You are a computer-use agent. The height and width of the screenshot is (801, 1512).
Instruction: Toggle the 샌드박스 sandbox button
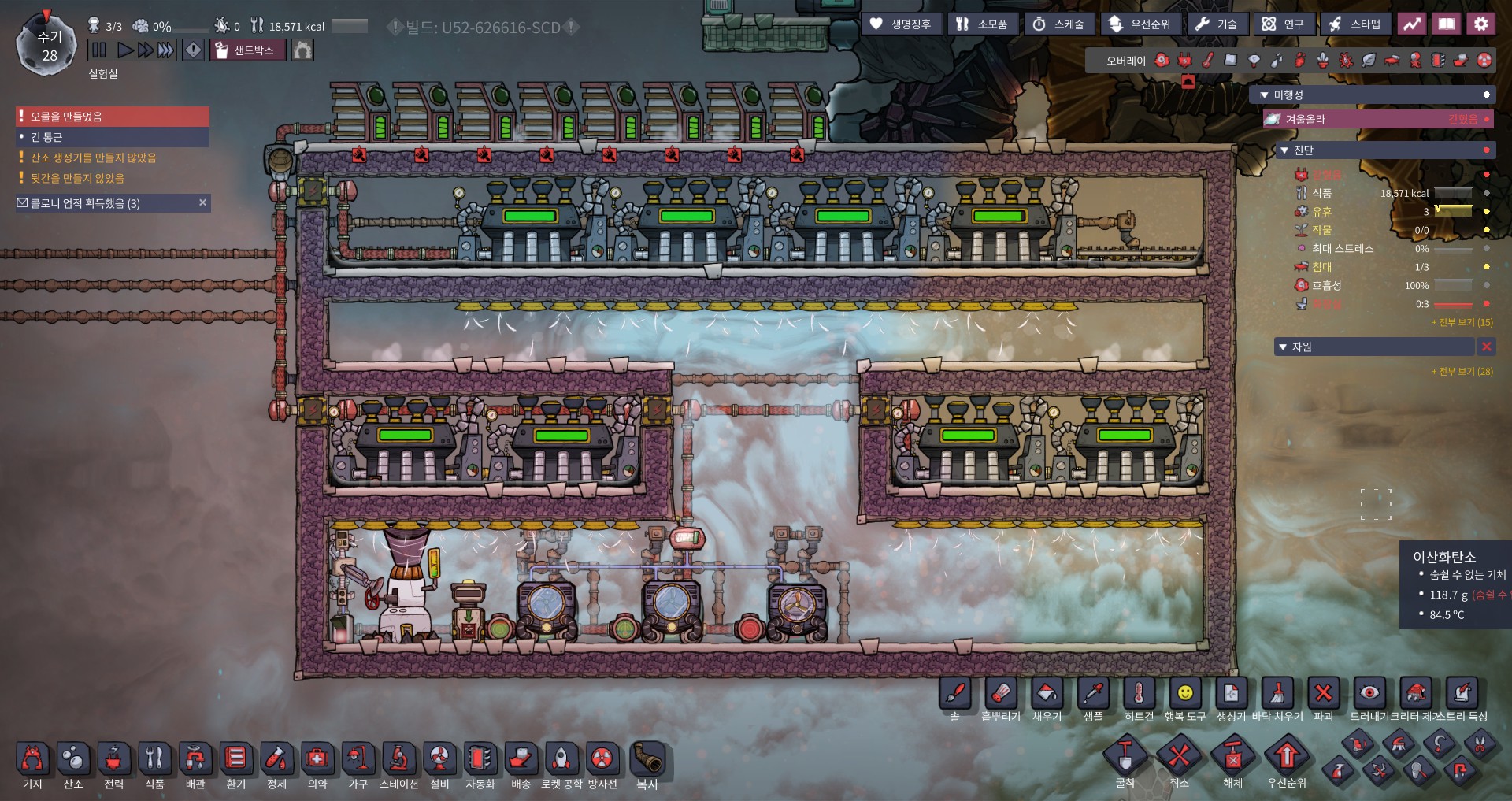pyautogui.click(x=247, y=50)
